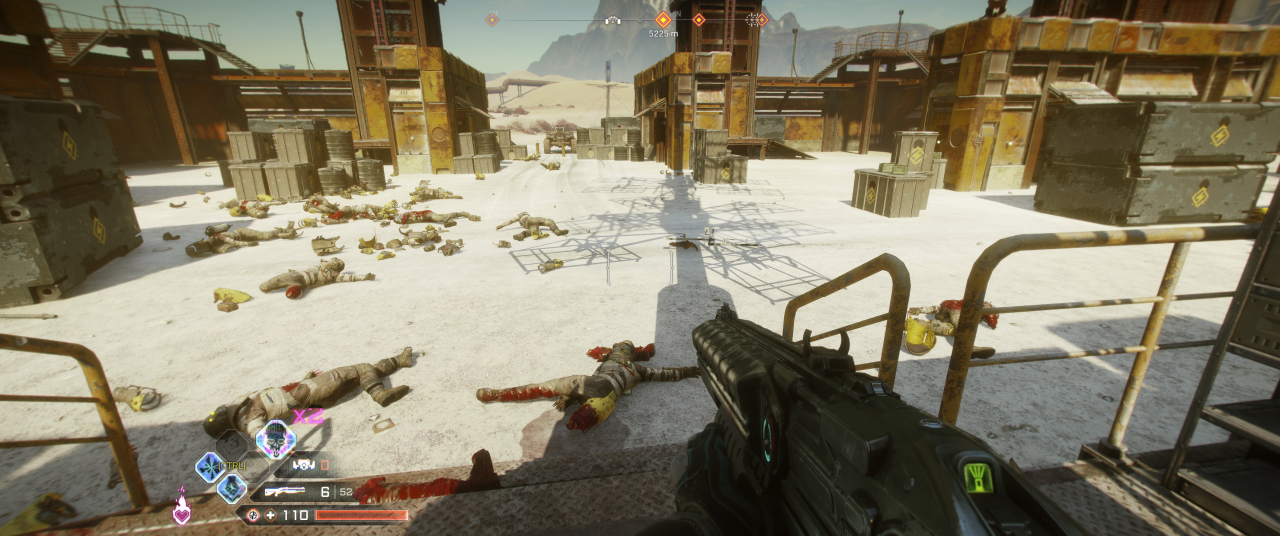1280x536 pixels.
Task: Select the compass objective marker showing 5225 m
Action: (x=663, y=19)
